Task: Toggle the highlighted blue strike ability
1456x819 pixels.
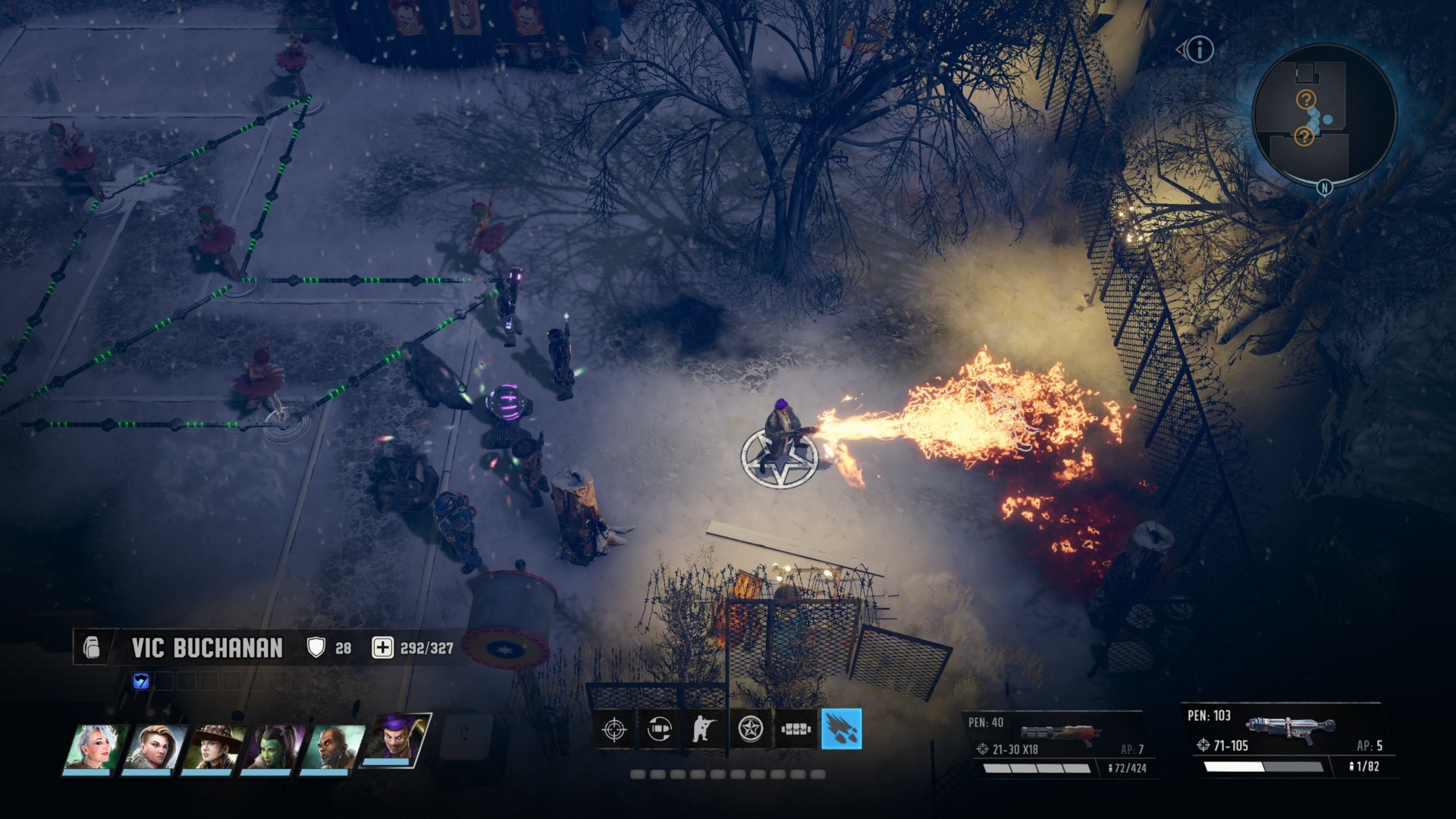Action: coord(842,729)
